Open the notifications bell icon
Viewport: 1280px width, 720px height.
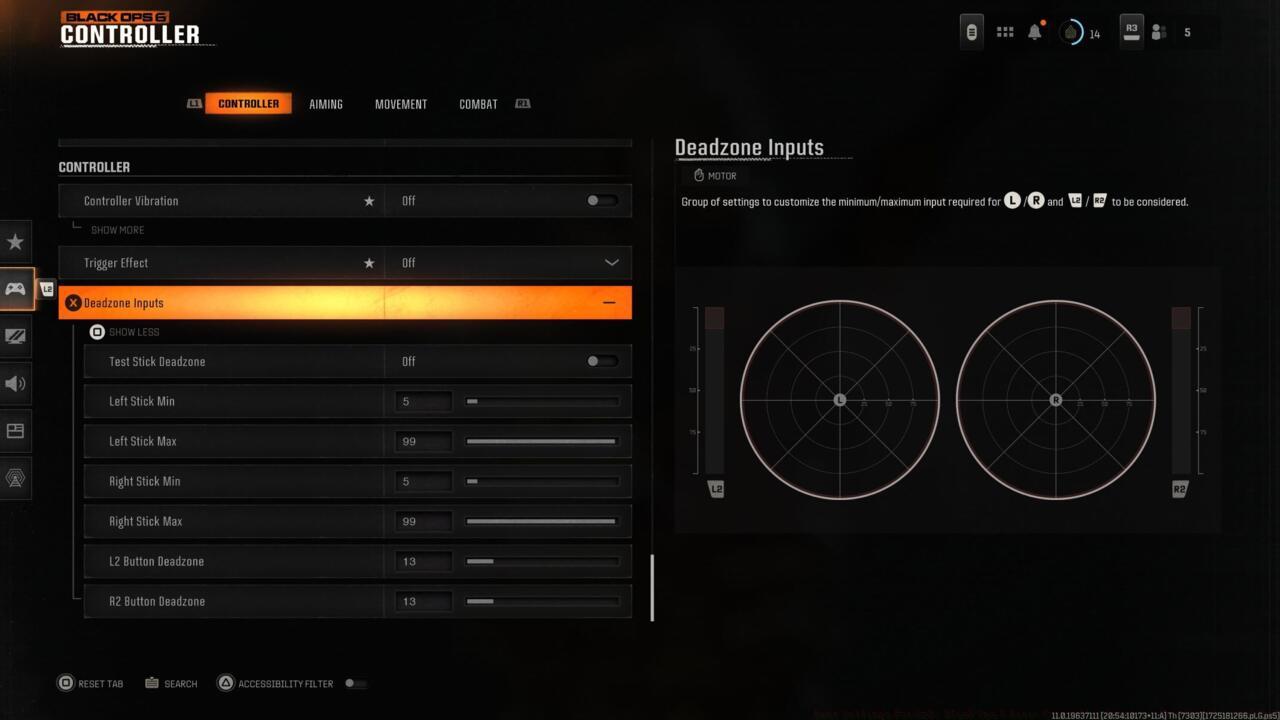pyautogui.click(x=1035, y=31)
